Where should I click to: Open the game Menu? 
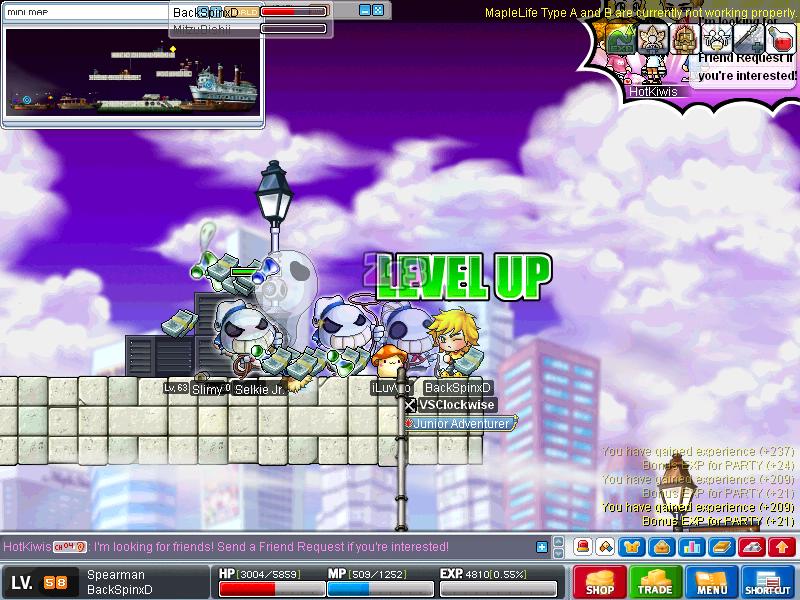pos(712,583)
